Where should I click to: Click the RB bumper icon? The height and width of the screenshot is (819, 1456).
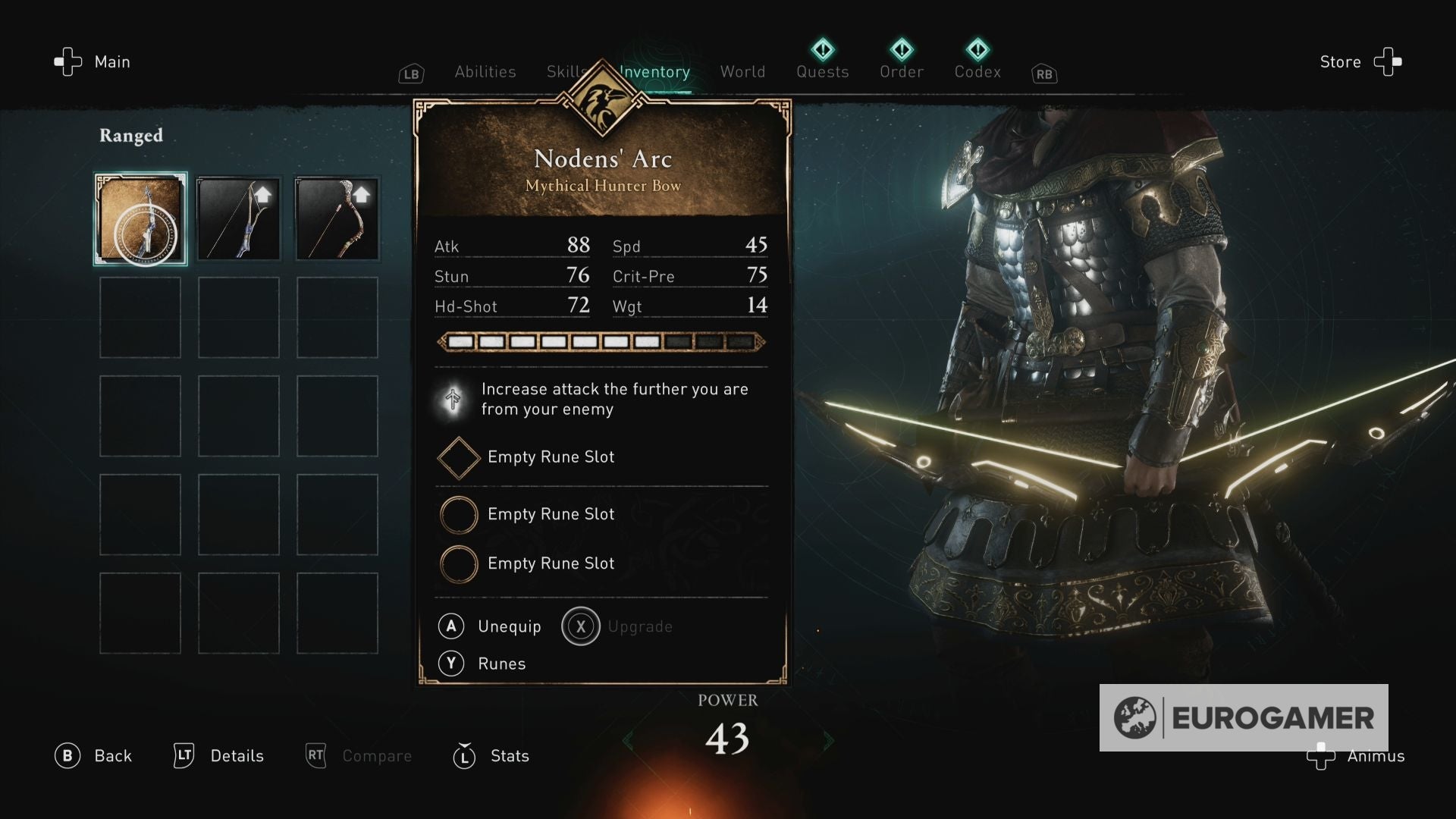coord(1044,74)
